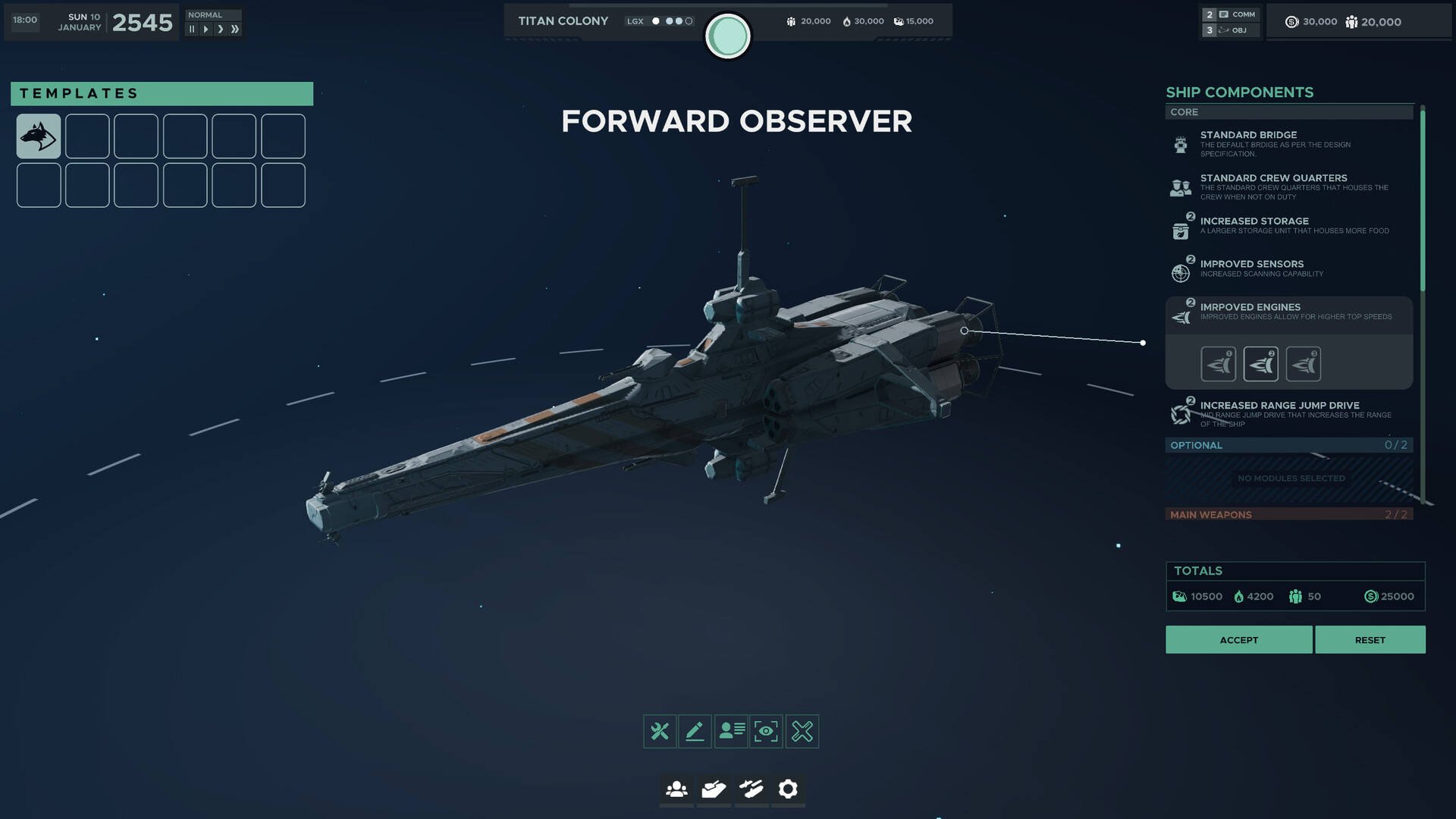Expand the Main Weapons section
Image resolution: width=1456 pixels, height=819 pixels.
click(x=1289, y=515)
